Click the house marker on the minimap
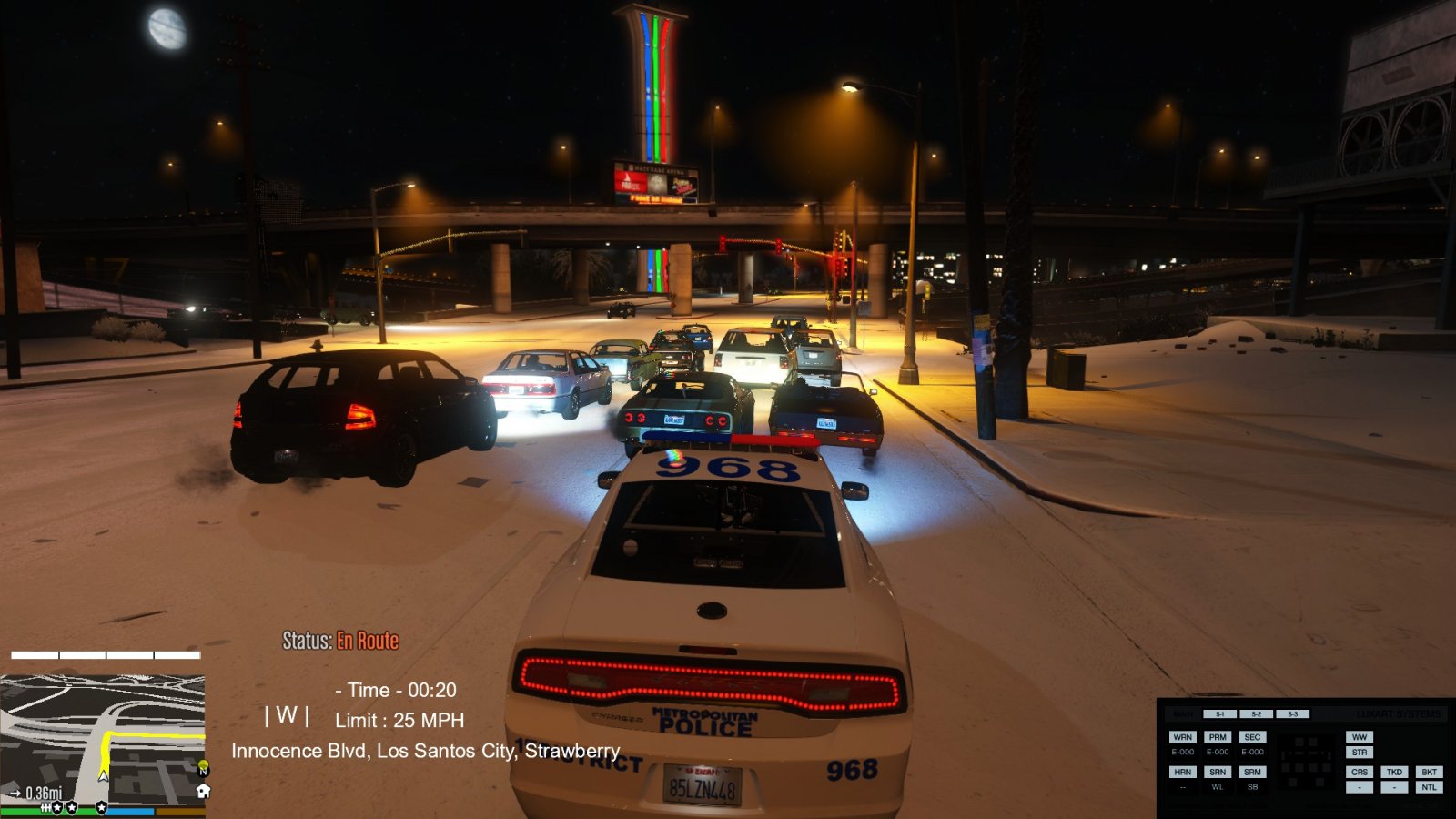The image size is (1456, 819). [203, 791]
